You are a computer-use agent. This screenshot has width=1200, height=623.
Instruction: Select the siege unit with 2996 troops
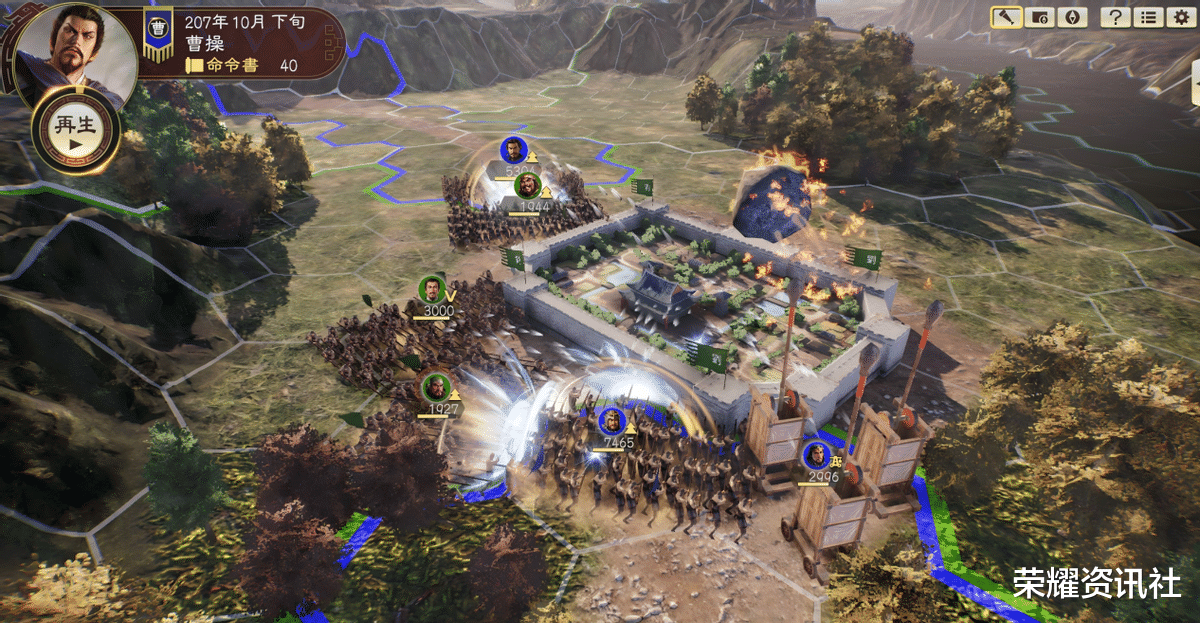click(817, 457)
